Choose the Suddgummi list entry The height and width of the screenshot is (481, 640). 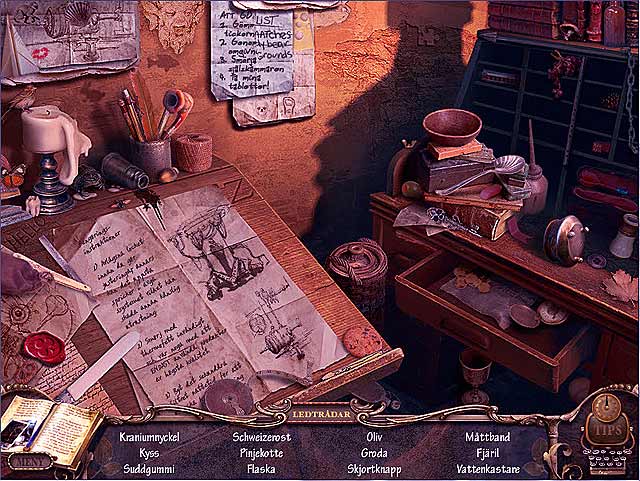coord(150,468)
